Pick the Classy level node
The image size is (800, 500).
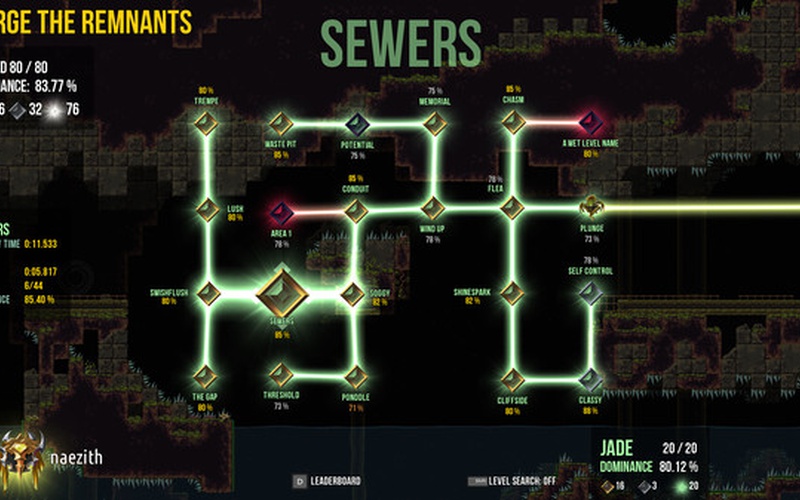point(590,379)
